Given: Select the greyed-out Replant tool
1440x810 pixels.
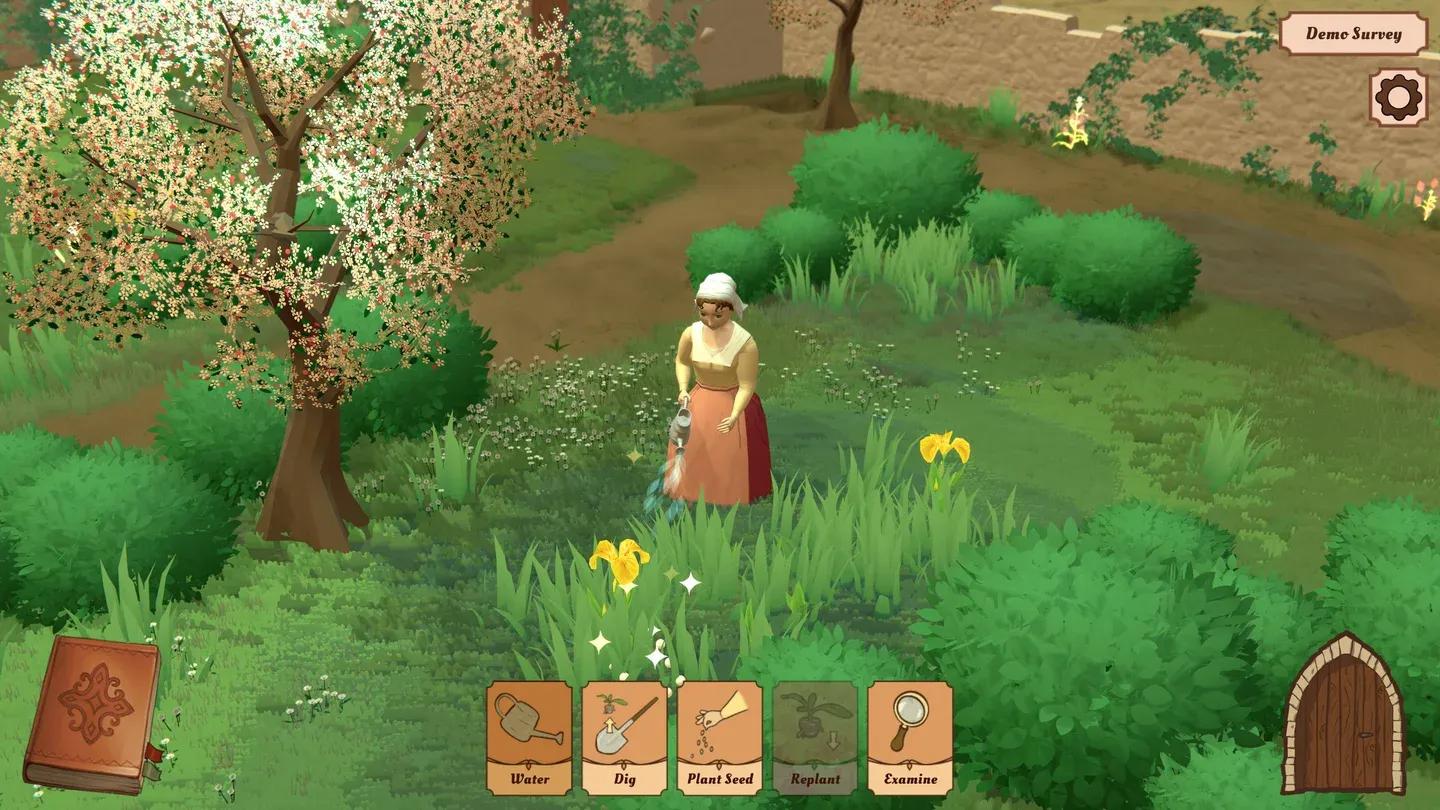Looking at the screenshot, I should click(x=815, y=738).
